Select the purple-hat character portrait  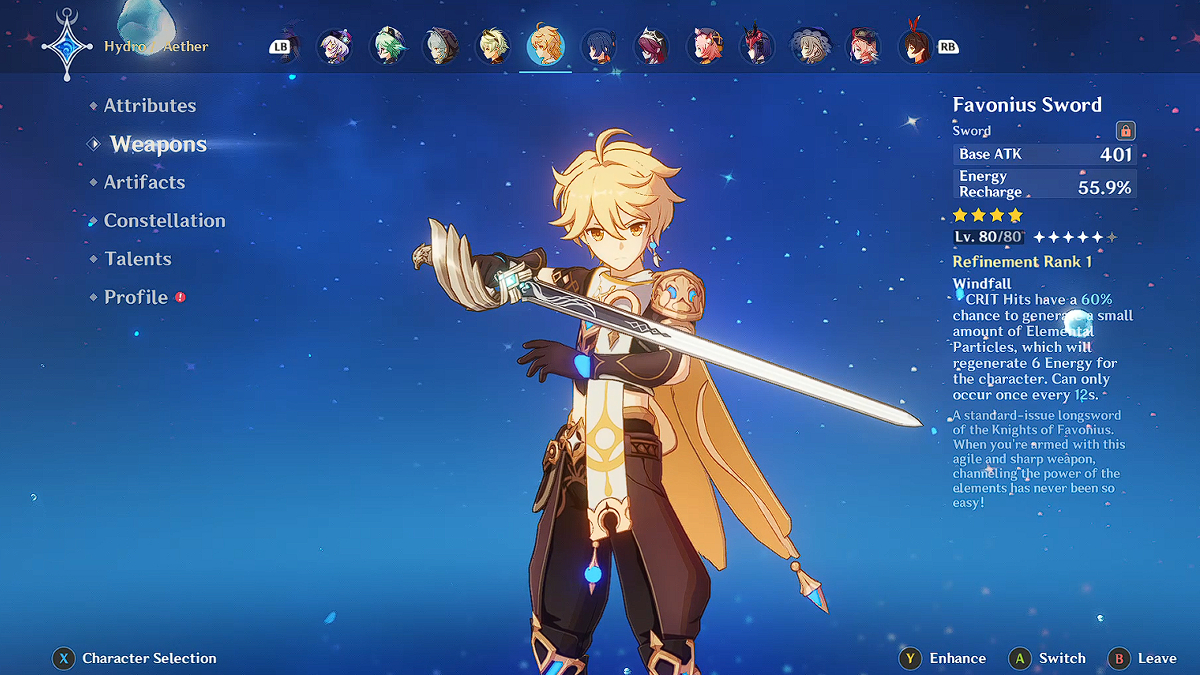click(334, 46)
